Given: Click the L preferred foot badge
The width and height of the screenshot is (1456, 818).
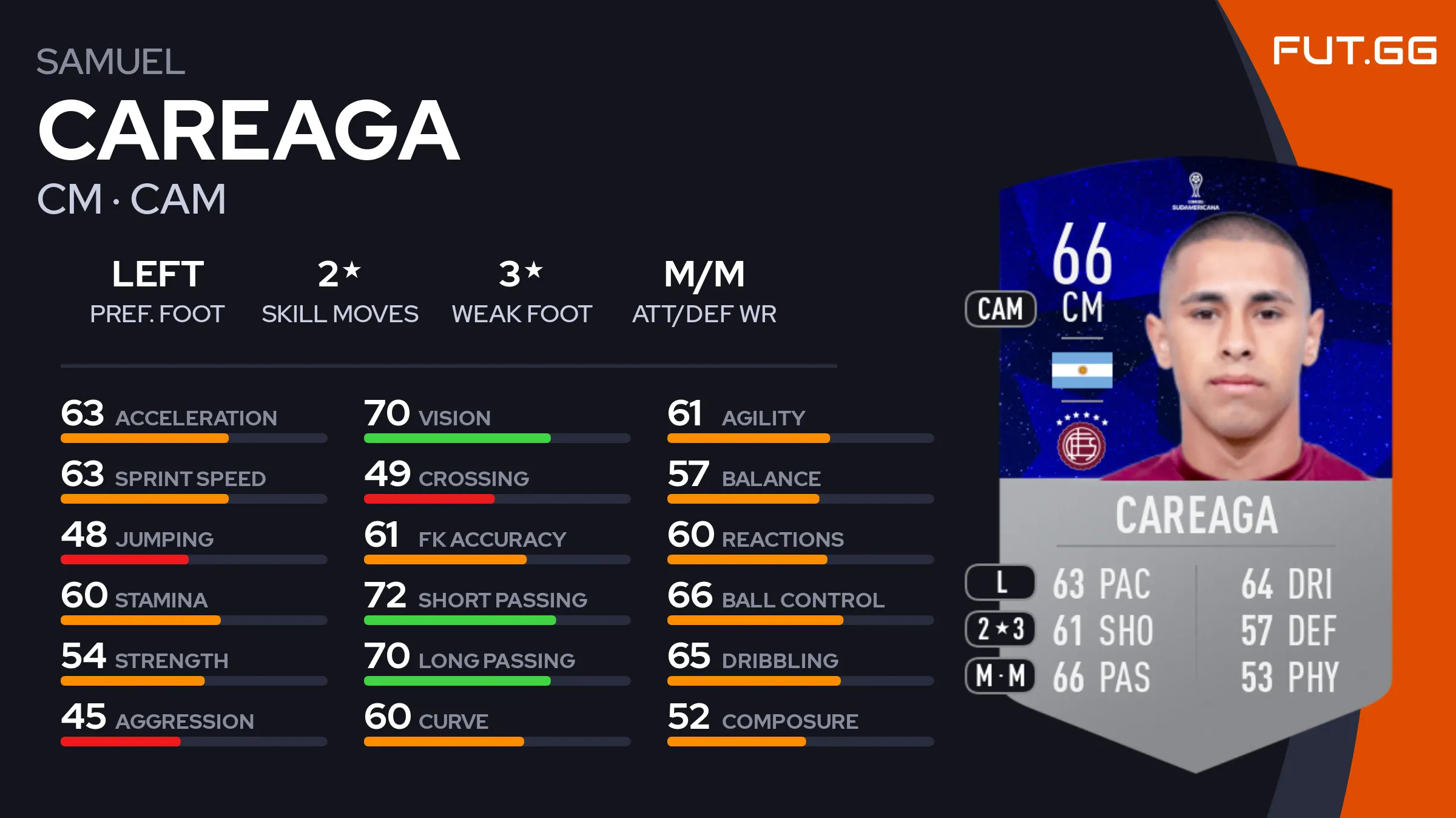Looking at the screenshot, I should [x=1000, y=583].
